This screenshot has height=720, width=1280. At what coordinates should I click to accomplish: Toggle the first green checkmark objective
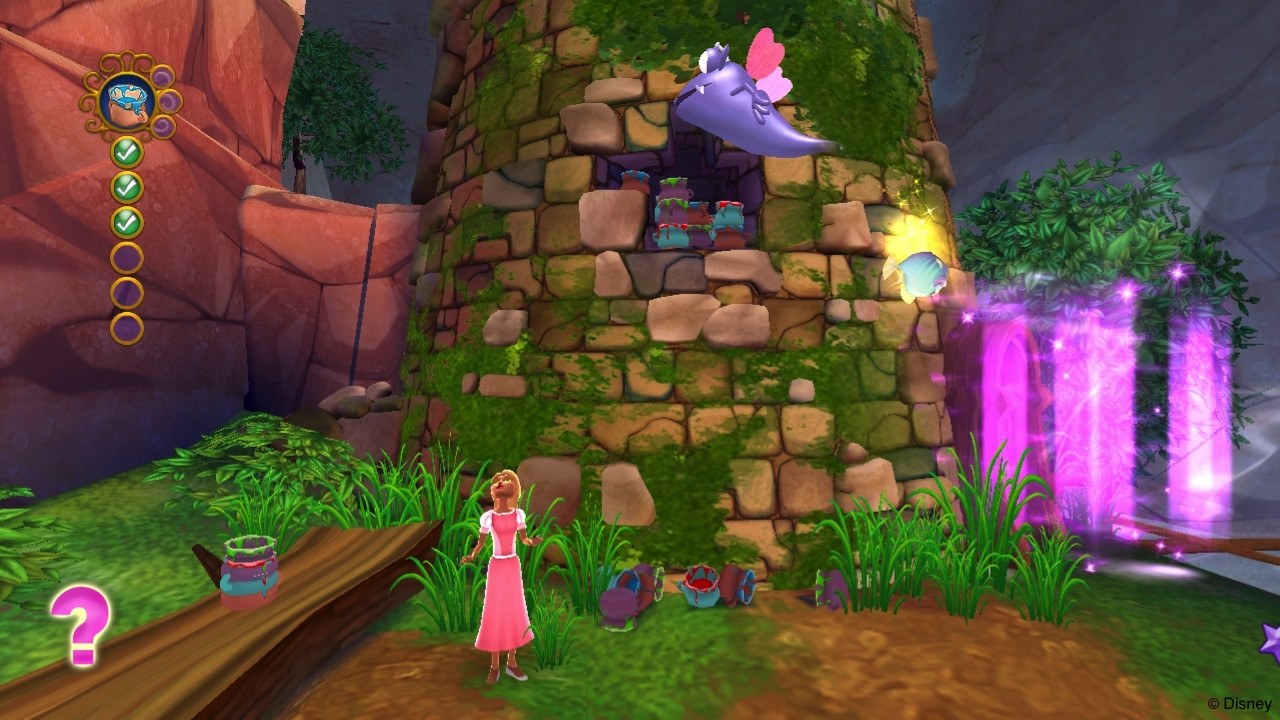click(x=126, y=152)
